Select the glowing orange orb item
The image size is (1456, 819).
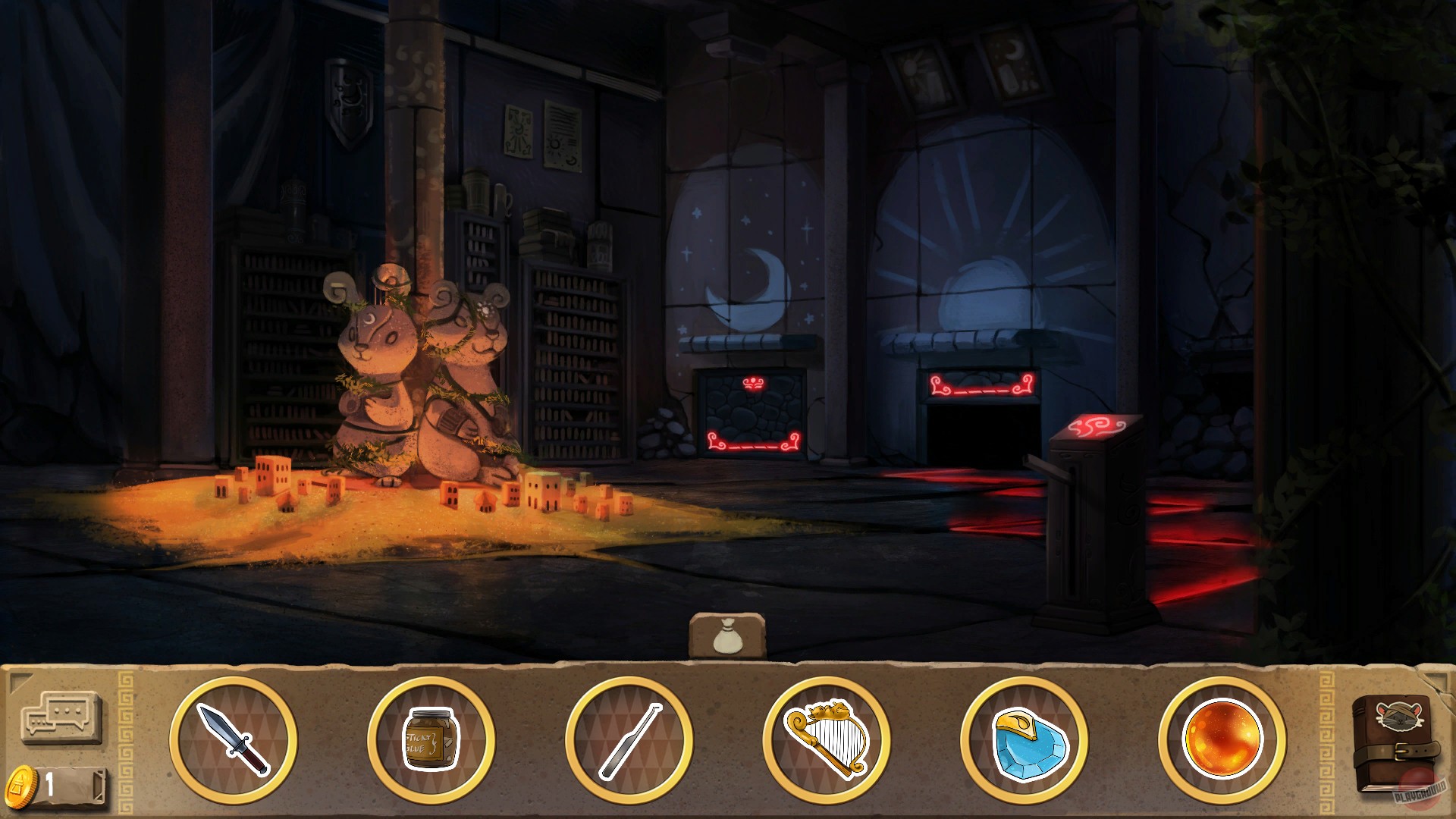pyautogui.click(x=1225, y=739)
